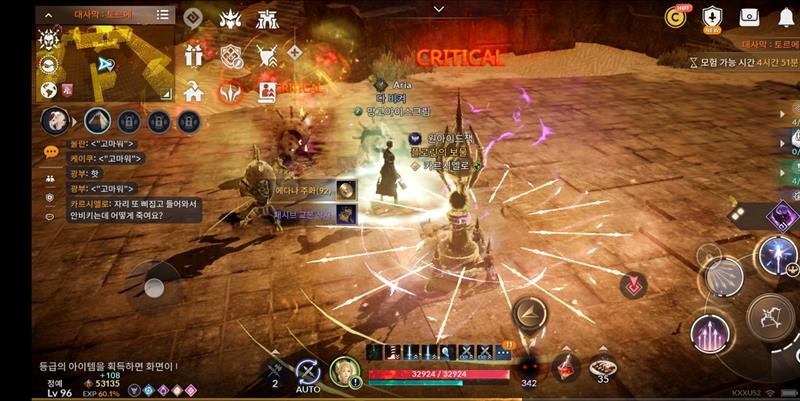Open the gift box rewards icon
The width and height of the screenshot is (800, 401).
[194, 54]
